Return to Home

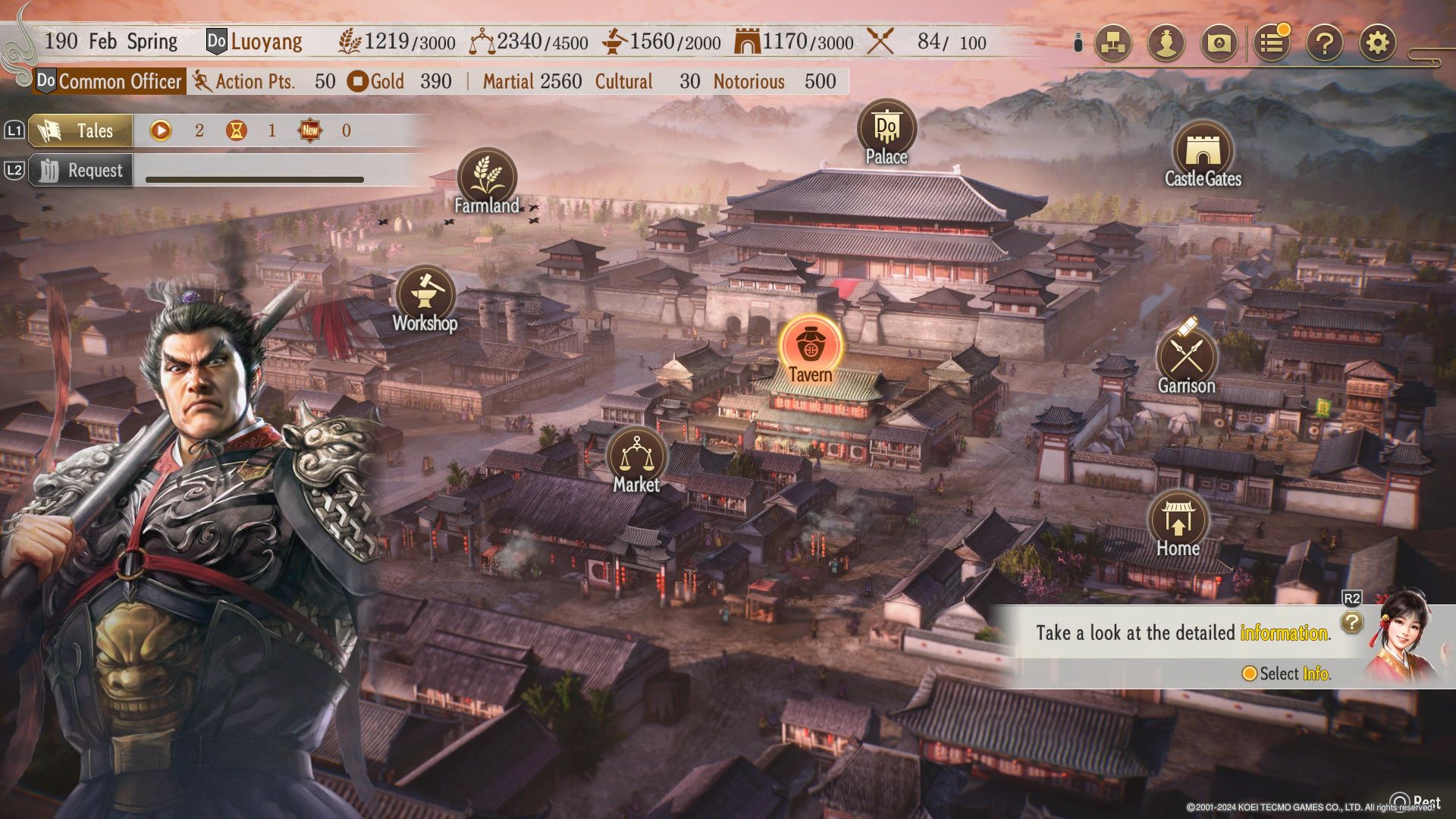[1178, 520]
